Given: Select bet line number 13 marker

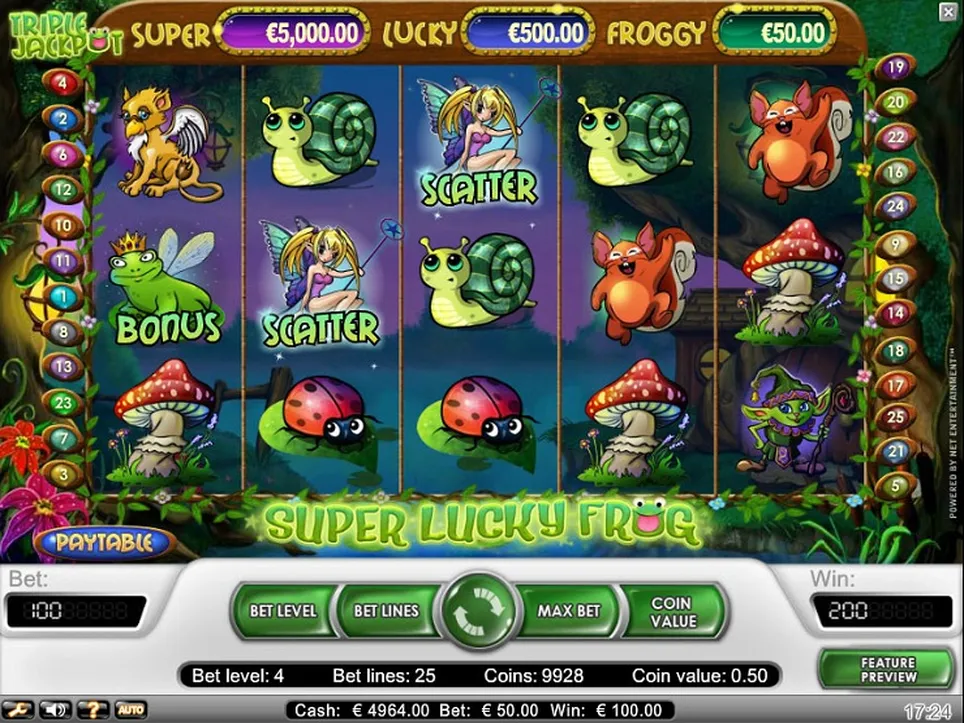Looking at the screenshot, I should point(63,367).
